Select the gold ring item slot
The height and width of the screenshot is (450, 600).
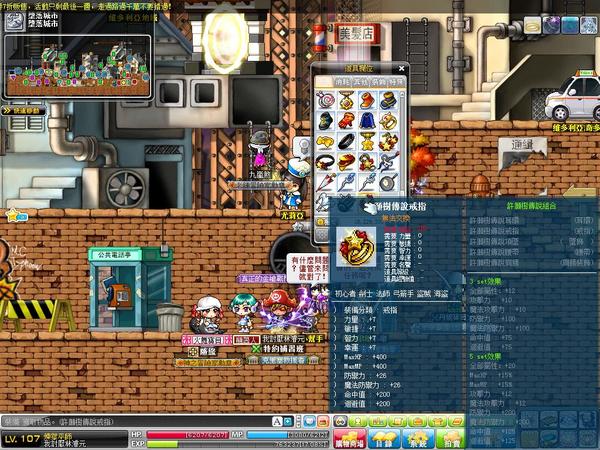pos(387,122)
